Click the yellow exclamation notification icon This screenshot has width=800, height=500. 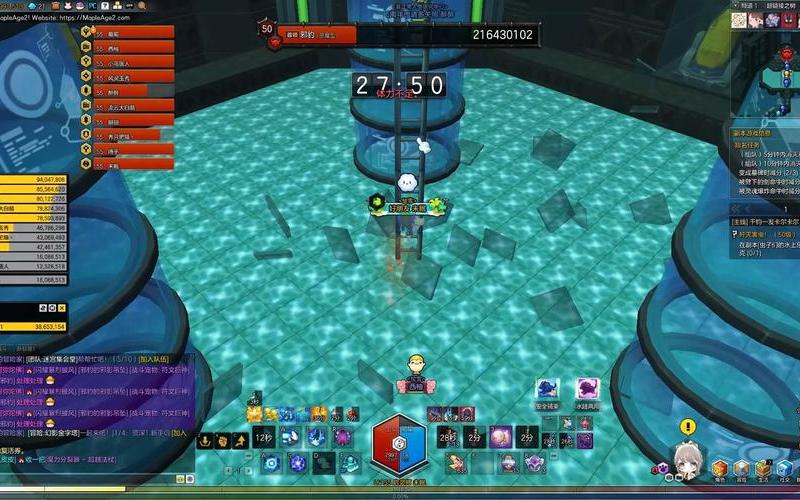coord(687,425)
